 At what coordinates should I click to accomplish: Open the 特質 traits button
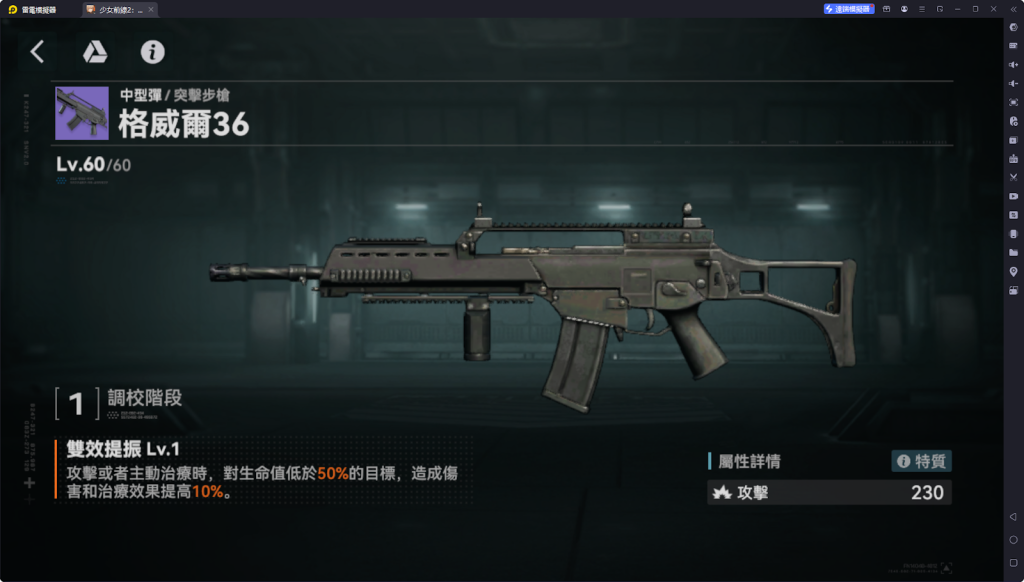[921, 461]
